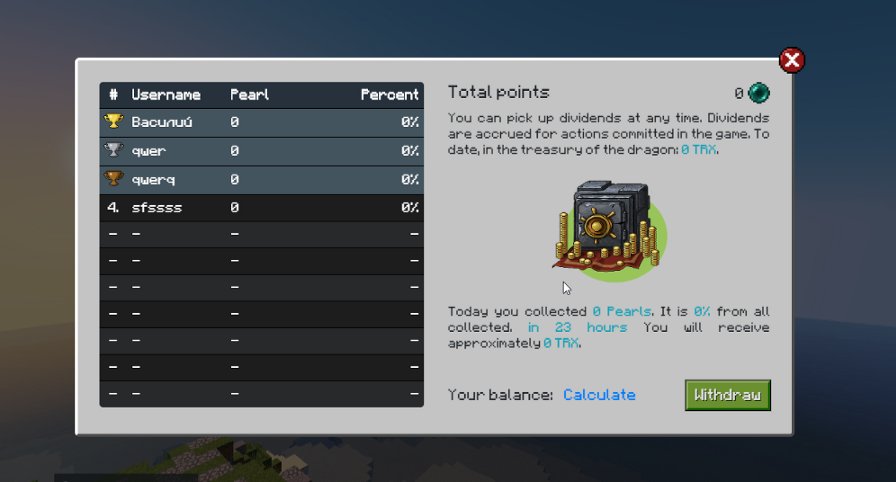Viewport: 896px width, 482px height.
Task: Select the Bacunuú leaderboard row
Action: tap(261, 123)
